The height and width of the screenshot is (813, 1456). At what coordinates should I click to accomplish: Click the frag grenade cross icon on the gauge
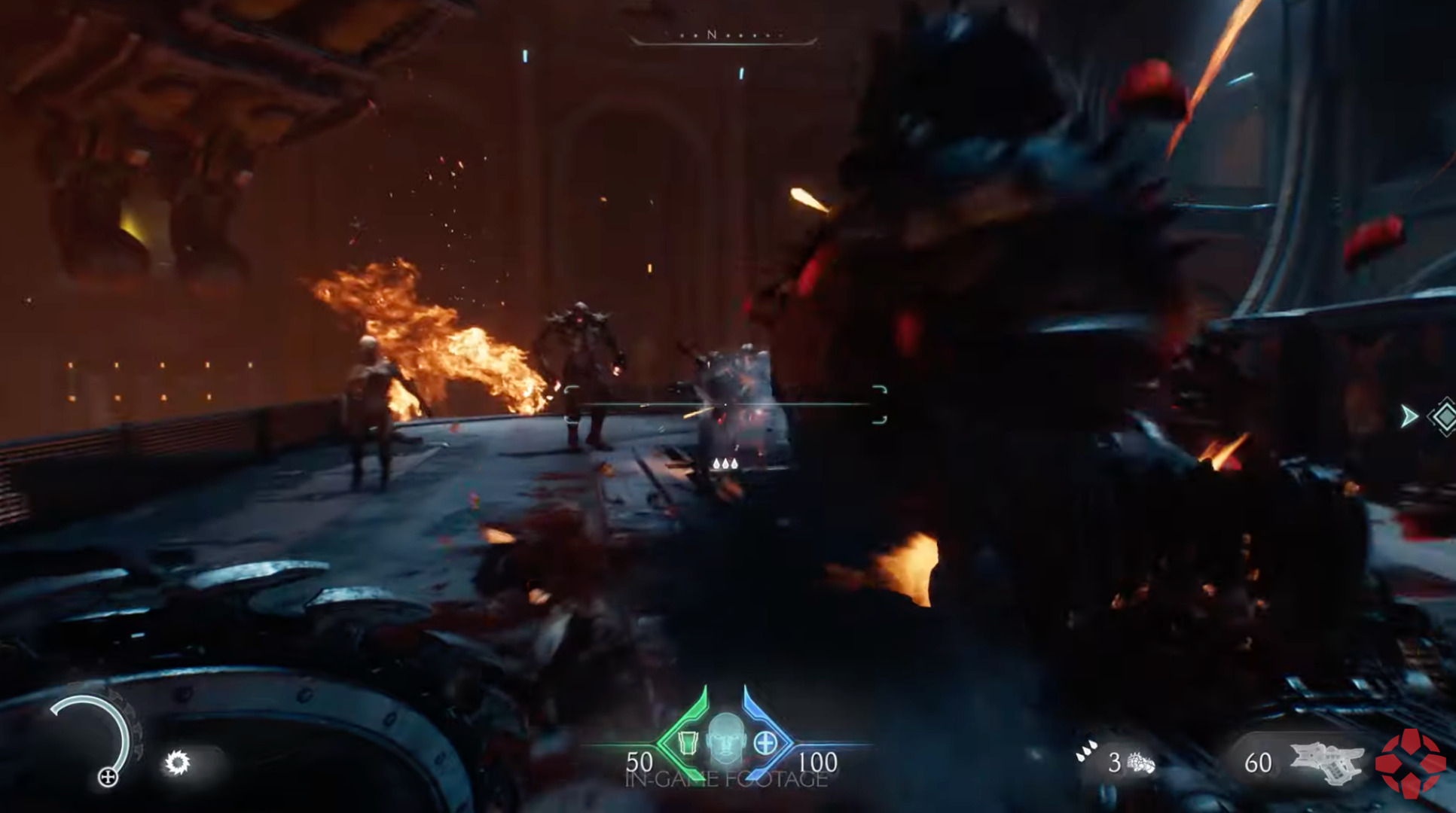[x=108, y=777]
